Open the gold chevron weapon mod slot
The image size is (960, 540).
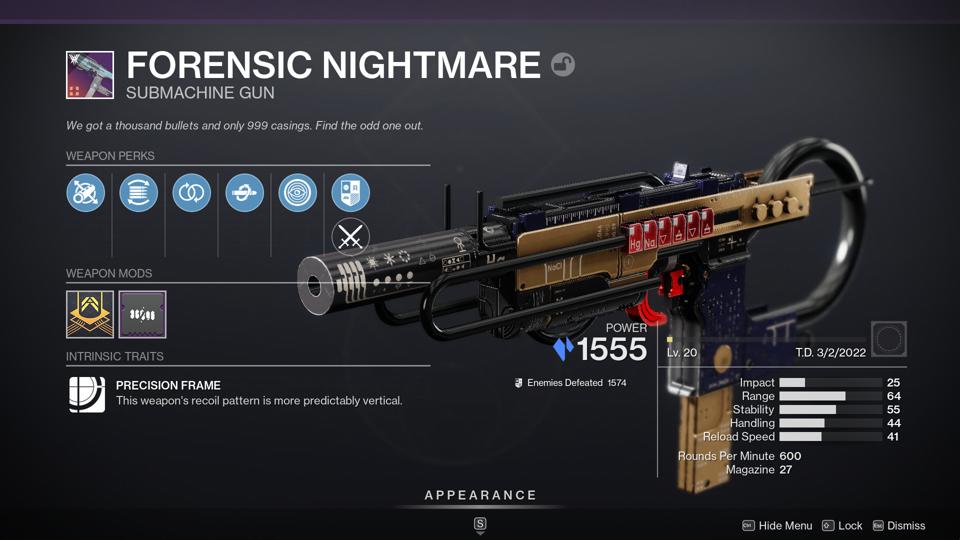tap(90, 314)
